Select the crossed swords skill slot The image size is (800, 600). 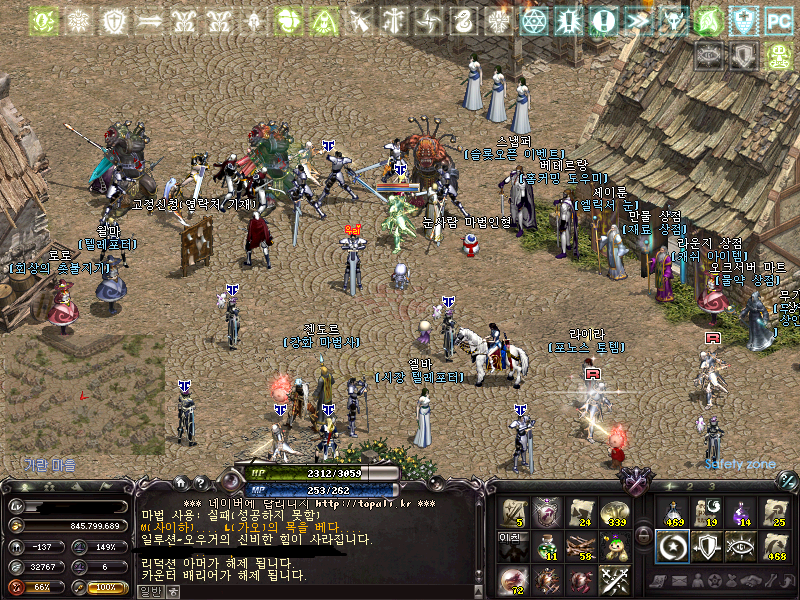pos(615,579)
